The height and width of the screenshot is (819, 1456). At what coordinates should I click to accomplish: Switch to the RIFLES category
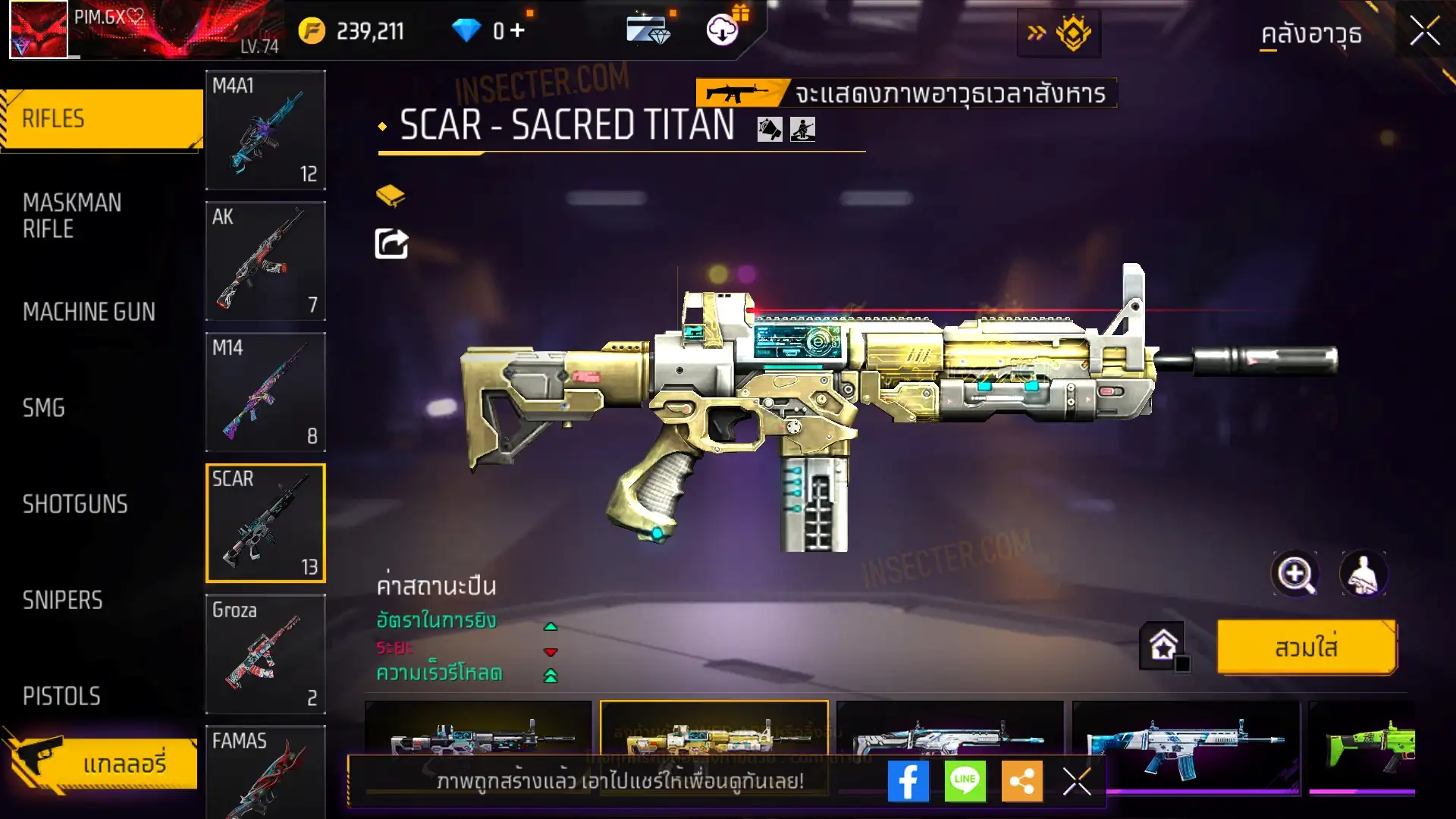102,119
